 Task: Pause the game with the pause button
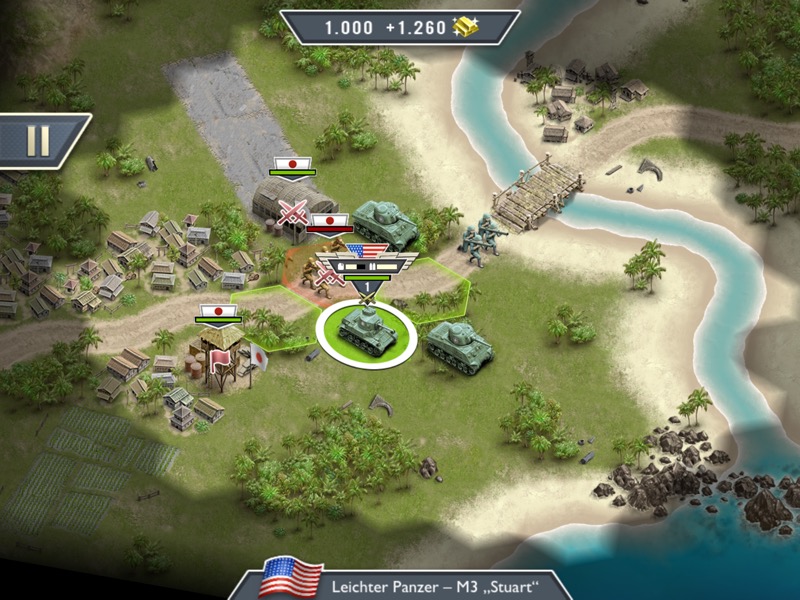pyautogui.click(x=37, y=141)
